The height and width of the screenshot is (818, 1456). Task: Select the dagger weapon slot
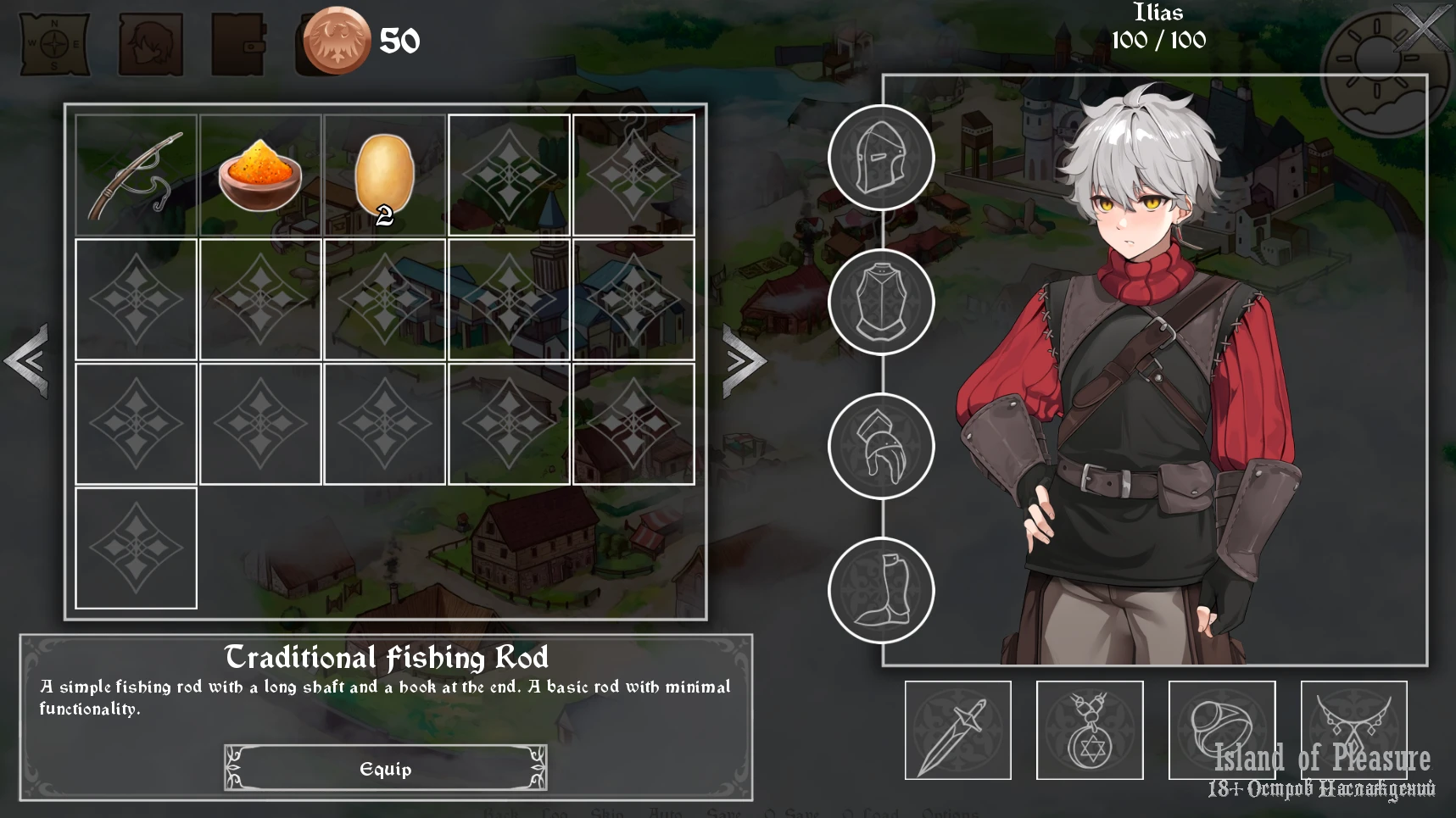958,730
